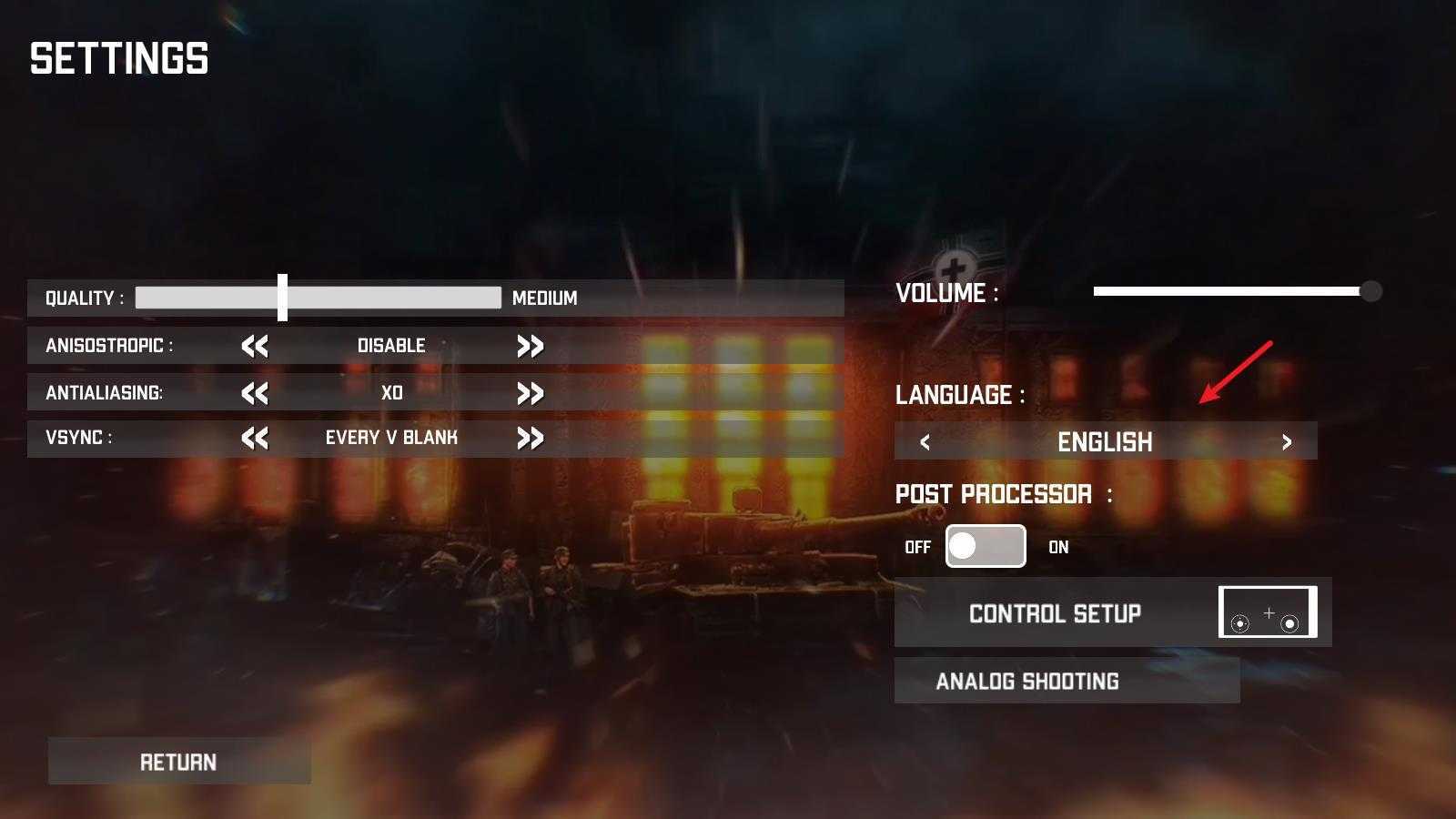Lower the Antialiasing level
This screenshot has height=819, width=1456.
(255, 393)
